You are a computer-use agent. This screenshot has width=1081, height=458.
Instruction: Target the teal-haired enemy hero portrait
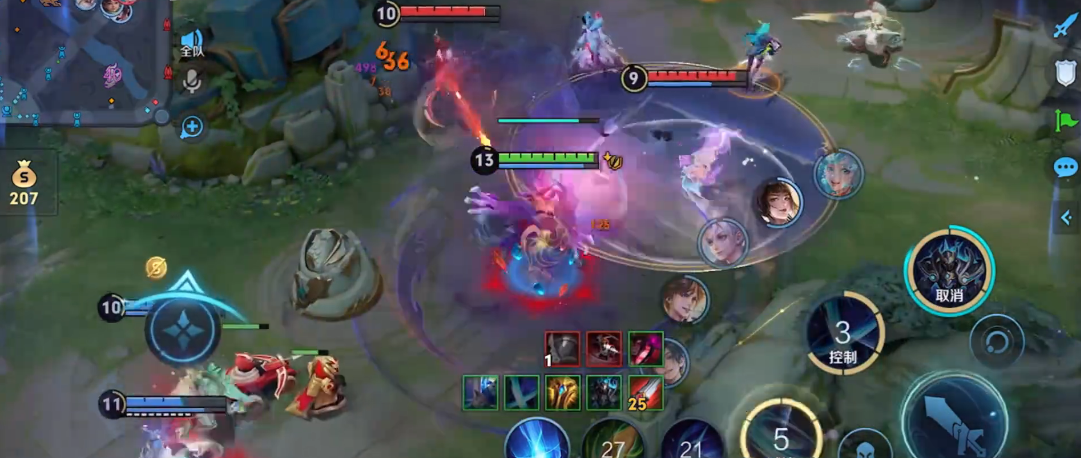point(837,175)
